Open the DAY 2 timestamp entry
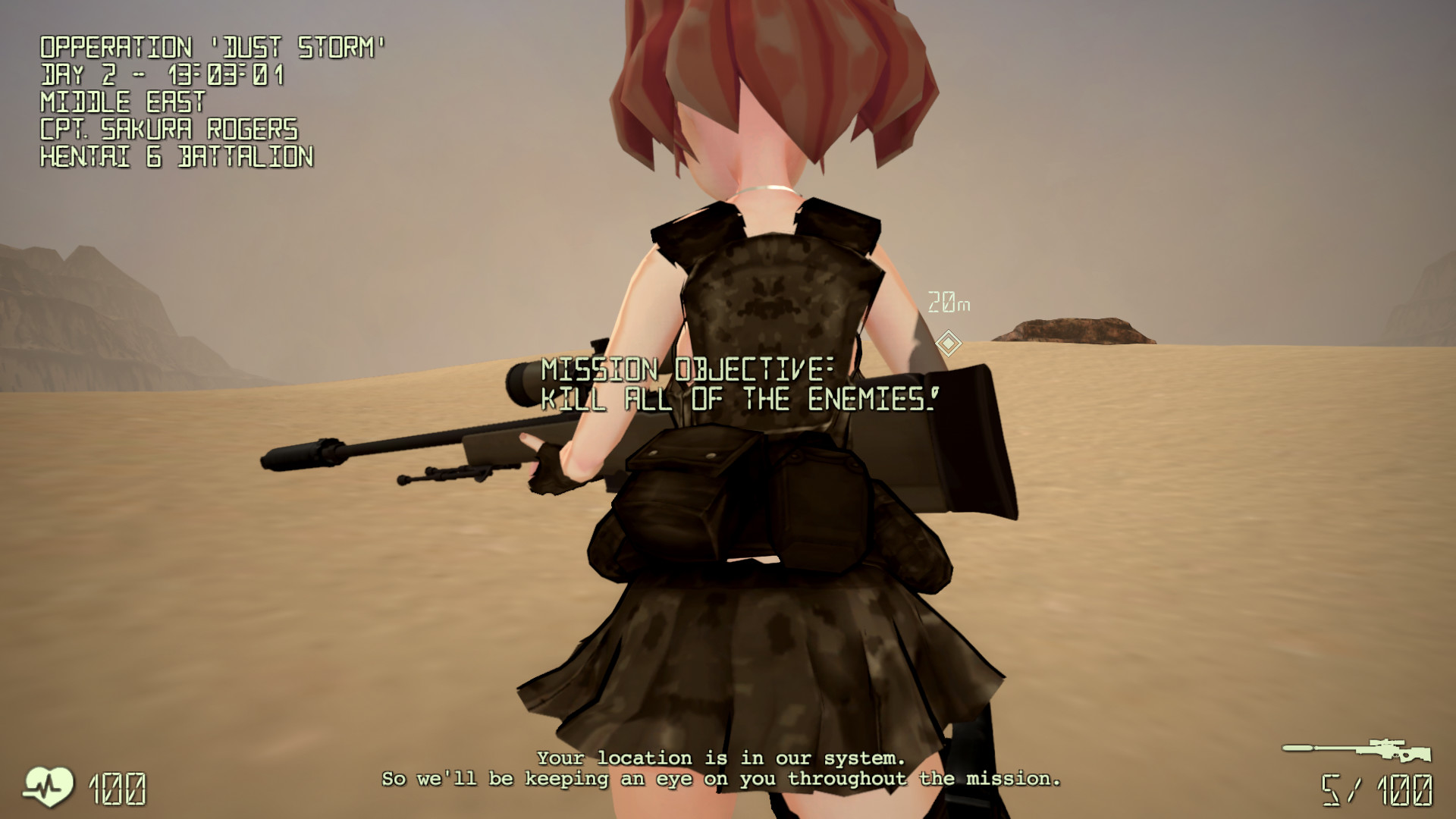This screenshot has width=1456, height=819. point(163,73)
